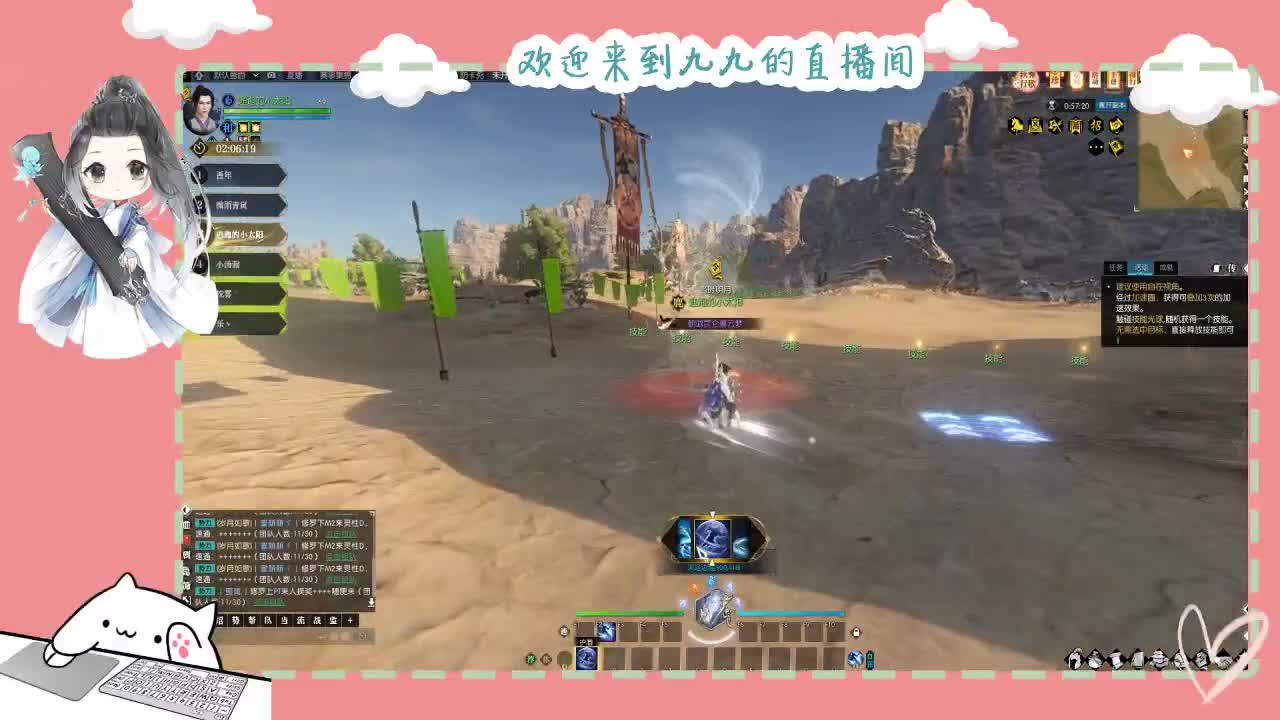Expand the more options ellipsis below the minimap icons
Image resolution: width=1280 pixels, height=720 pixels.
point(1096,146)
